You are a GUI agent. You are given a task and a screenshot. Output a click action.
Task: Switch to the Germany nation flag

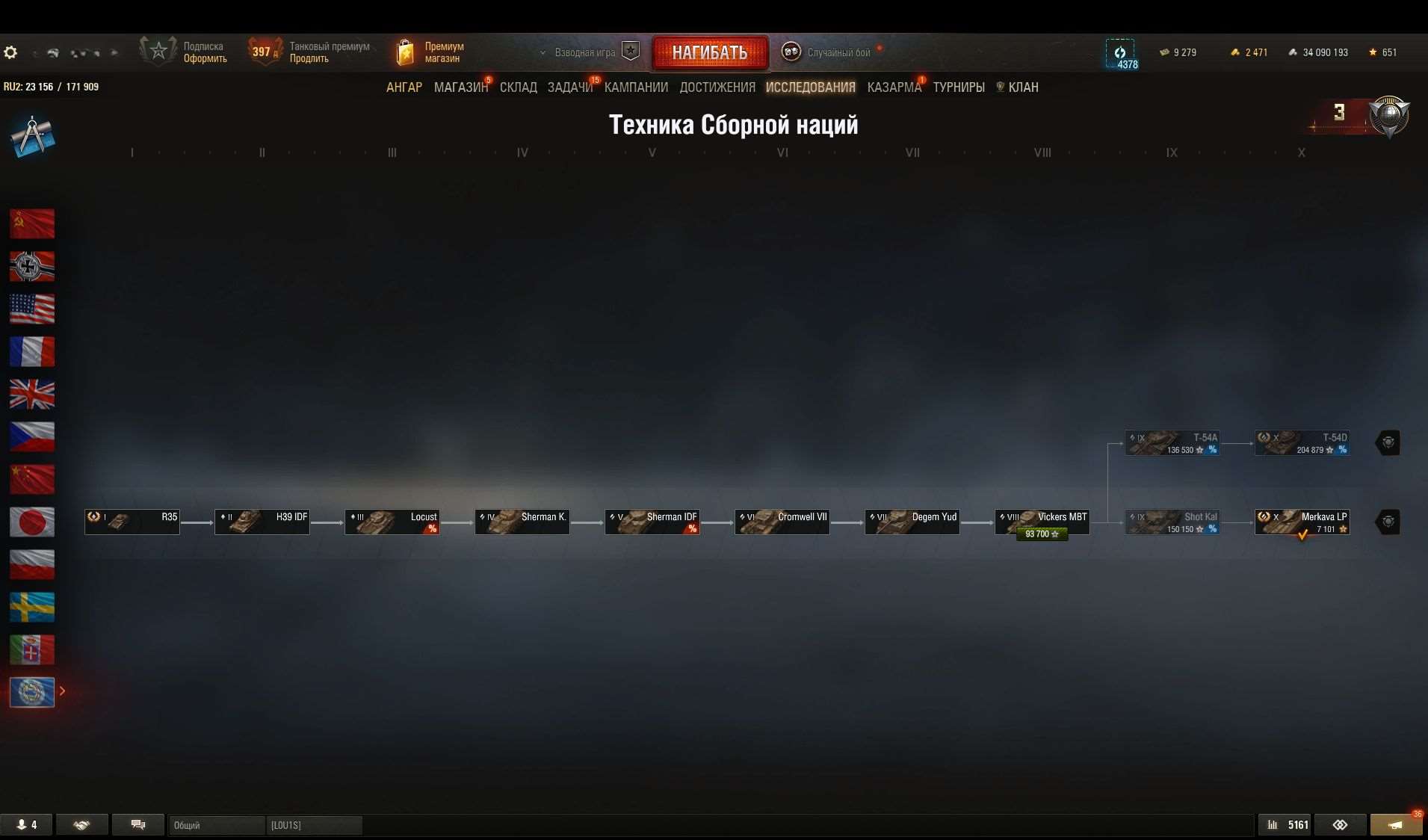point(31,266)
